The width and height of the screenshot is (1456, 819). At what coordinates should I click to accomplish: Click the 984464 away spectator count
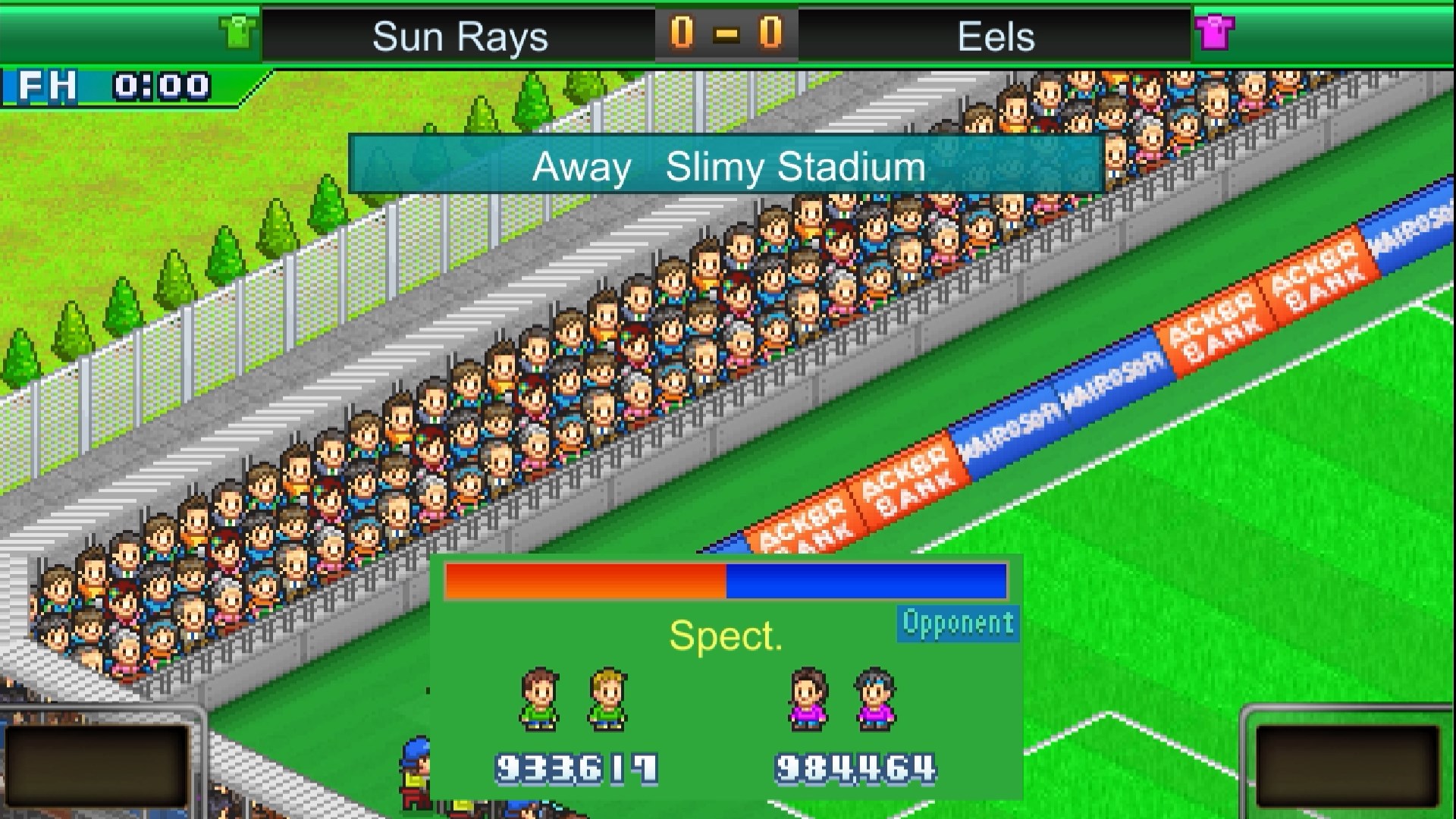854,766
